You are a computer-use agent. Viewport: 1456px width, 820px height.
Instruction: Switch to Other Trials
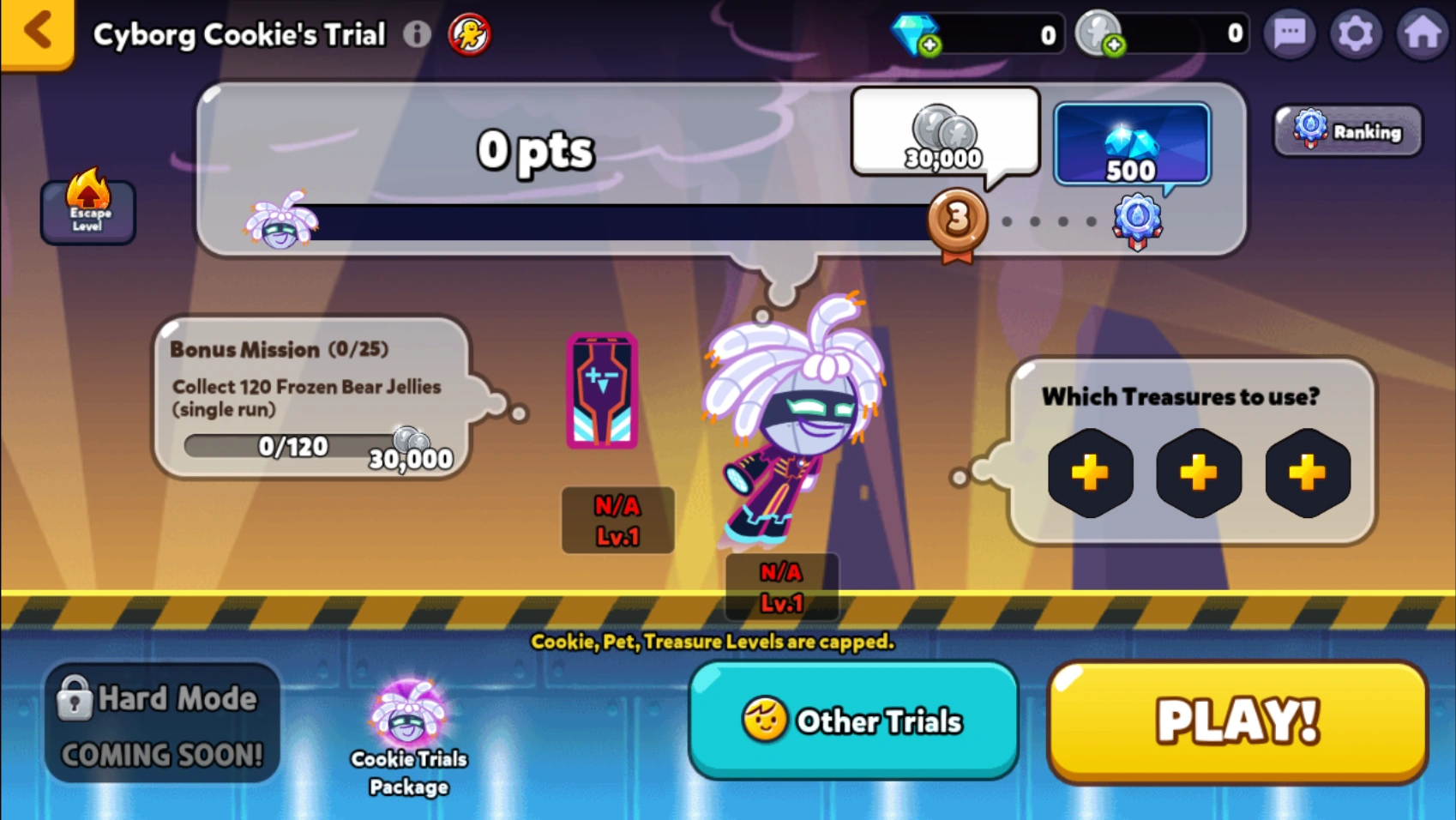pos(853,721)
